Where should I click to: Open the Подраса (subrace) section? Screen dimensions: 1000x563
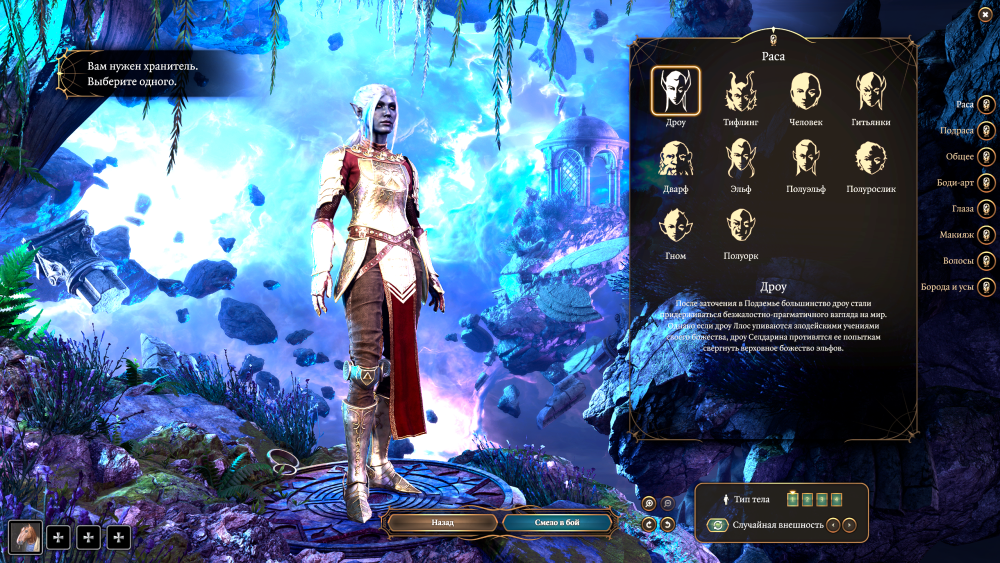985,130
